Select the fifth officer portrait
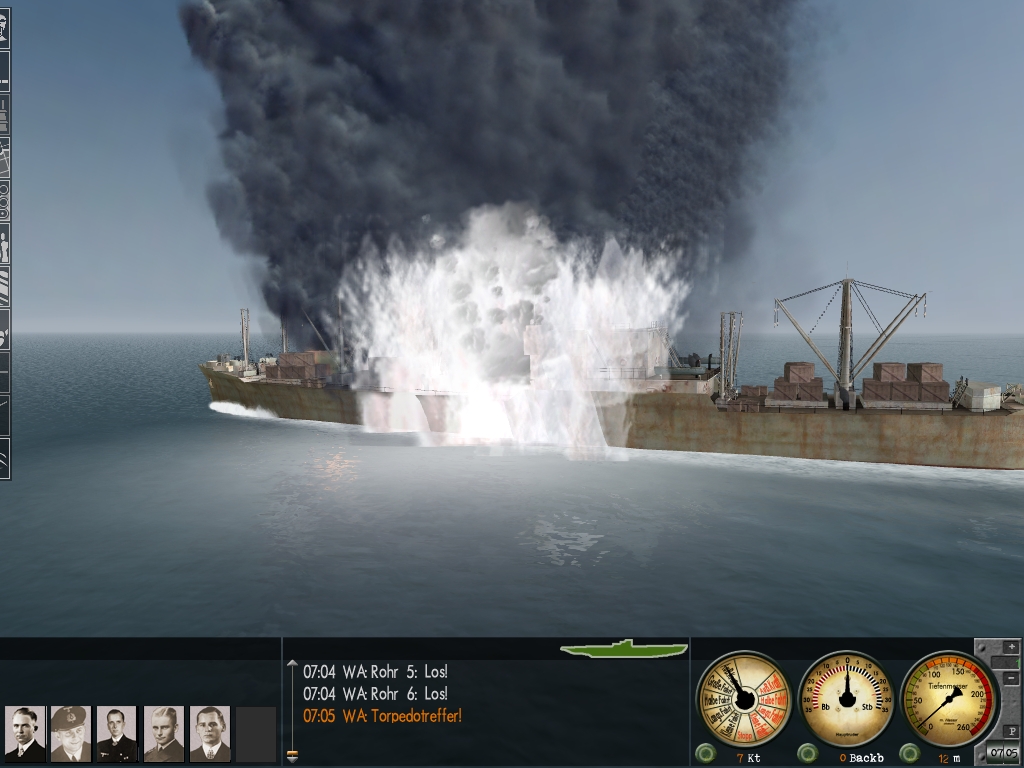 [209, 734]
